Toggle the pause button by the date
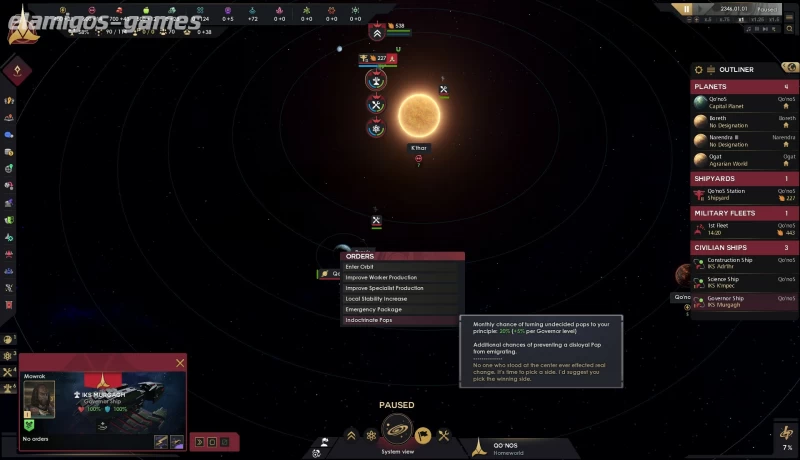The height and width of the screenshot is (460, 800). click(687, 9)
